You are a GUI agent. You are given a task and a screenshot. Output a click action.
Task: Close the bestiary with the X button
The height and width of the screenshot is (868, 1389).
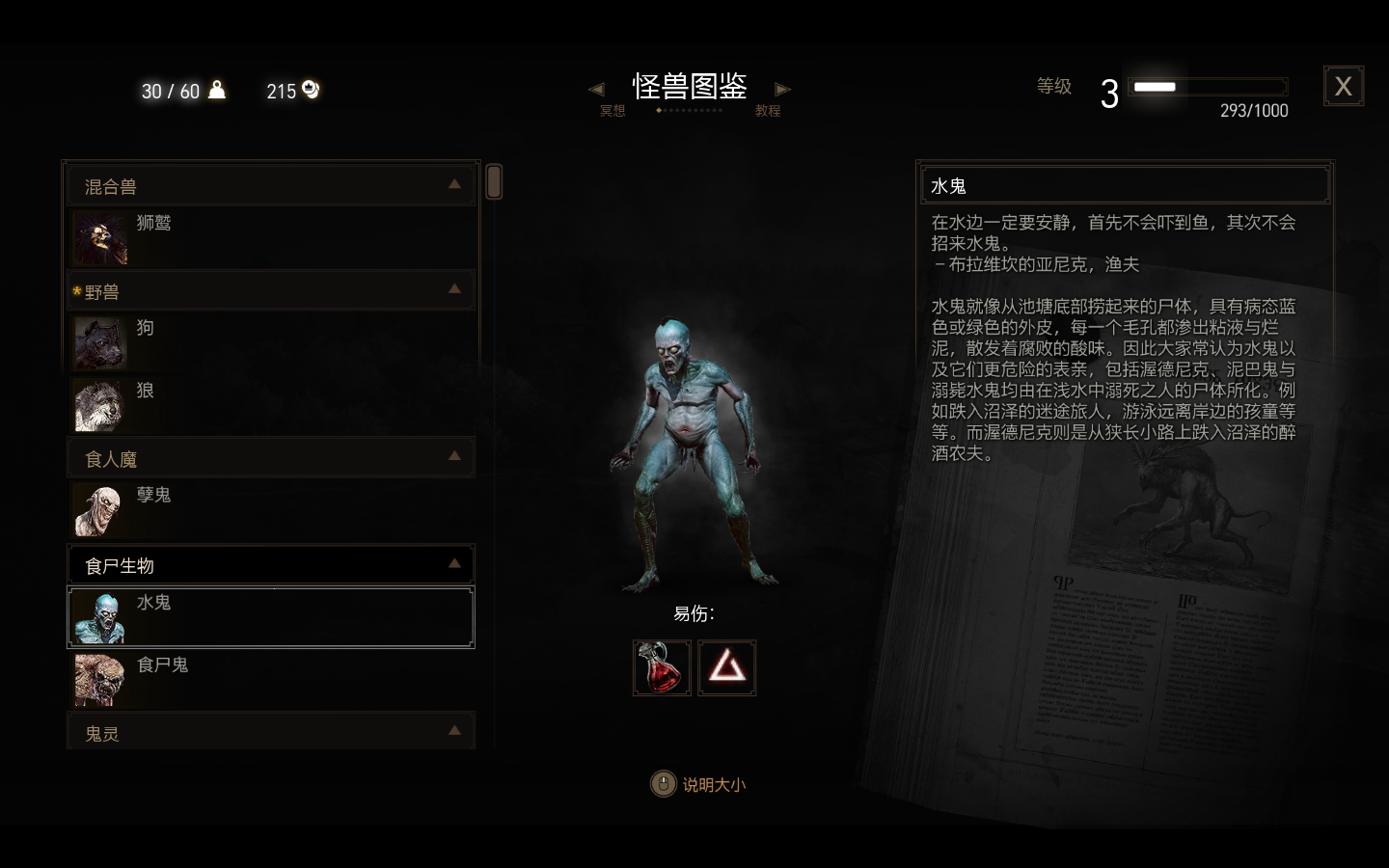coord(1343,87)
